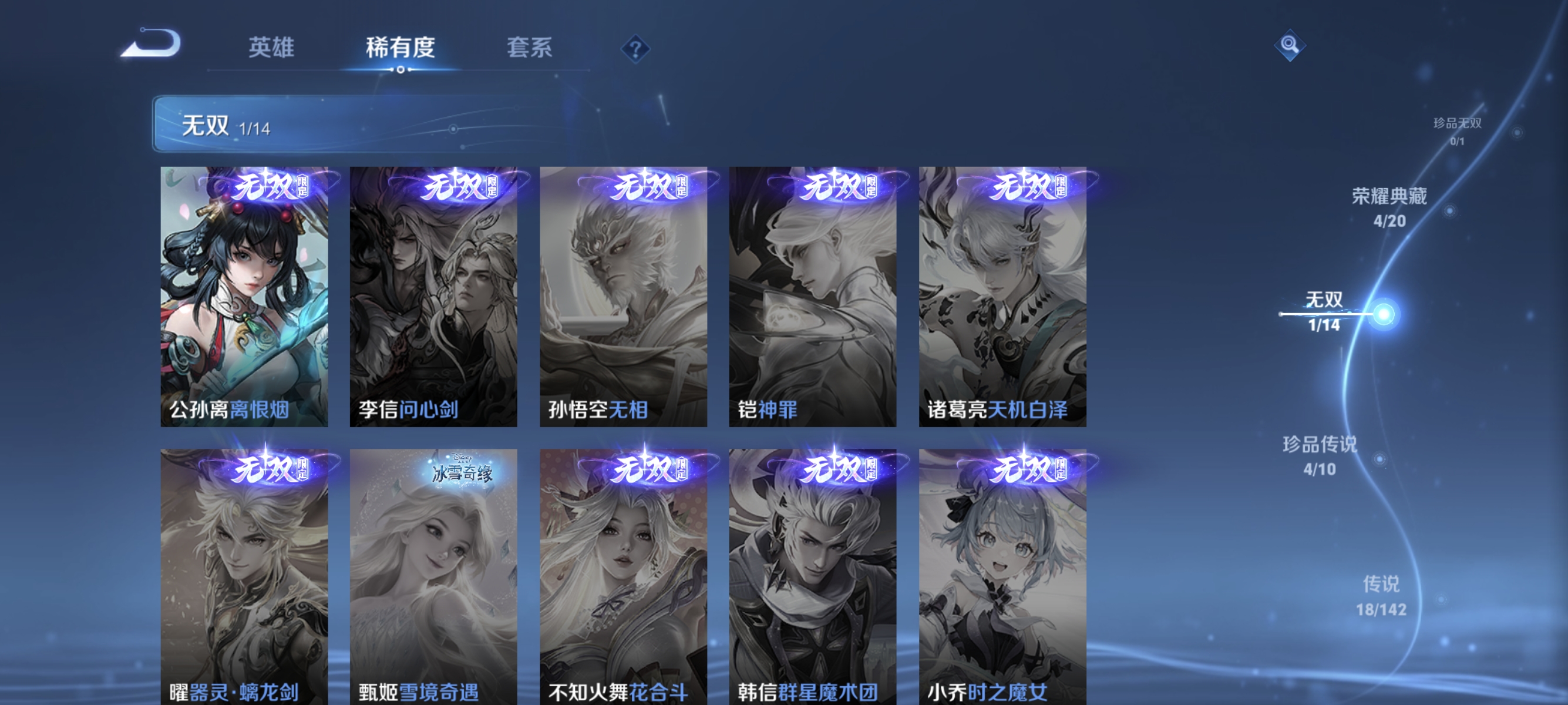Switch to the 英雄 tab
Screen dimensions: 1568x705
pos(271,49)
